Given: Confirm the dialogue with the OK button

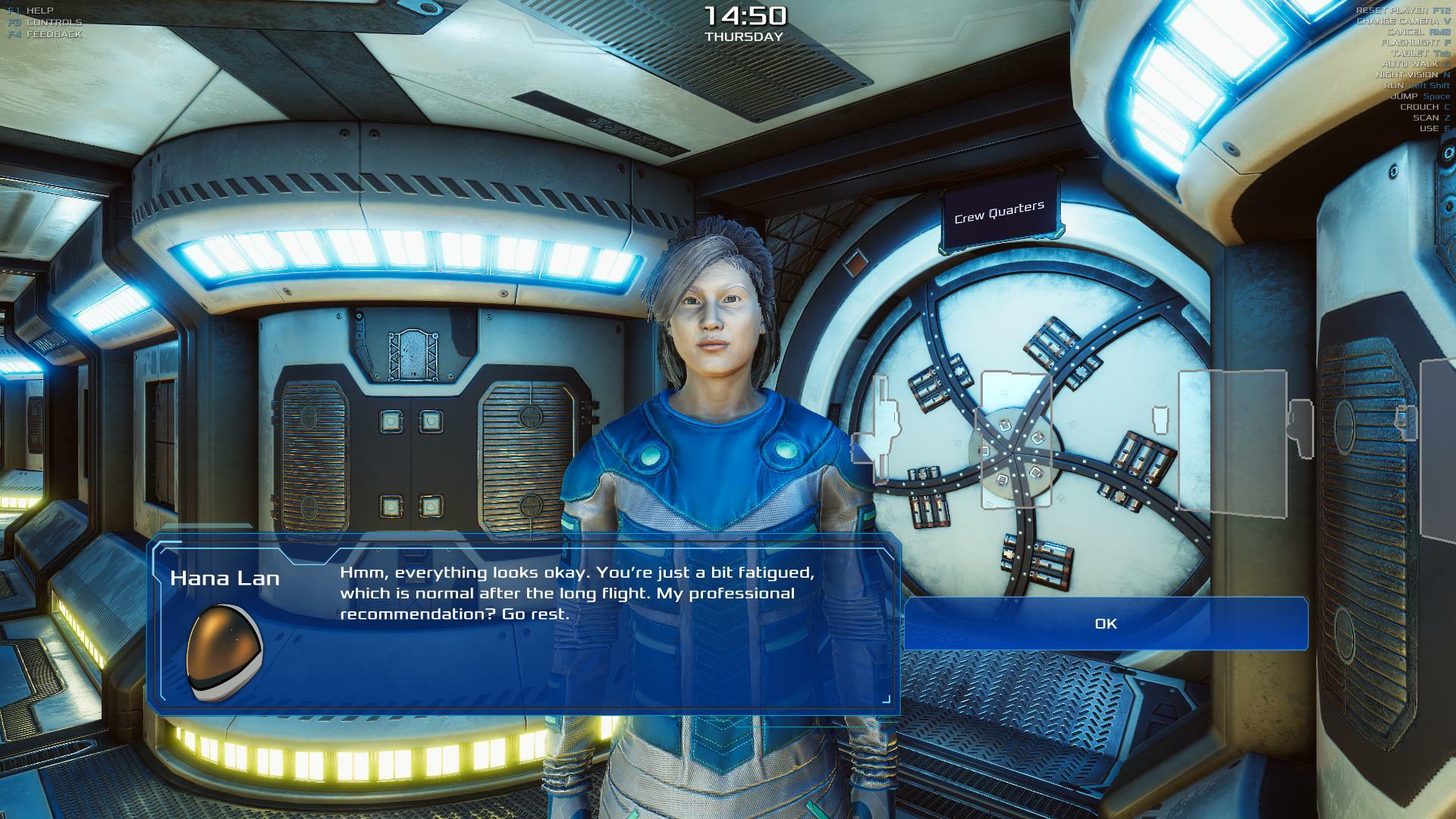Looking at the screenshot, I should (x=1106, y=623).
